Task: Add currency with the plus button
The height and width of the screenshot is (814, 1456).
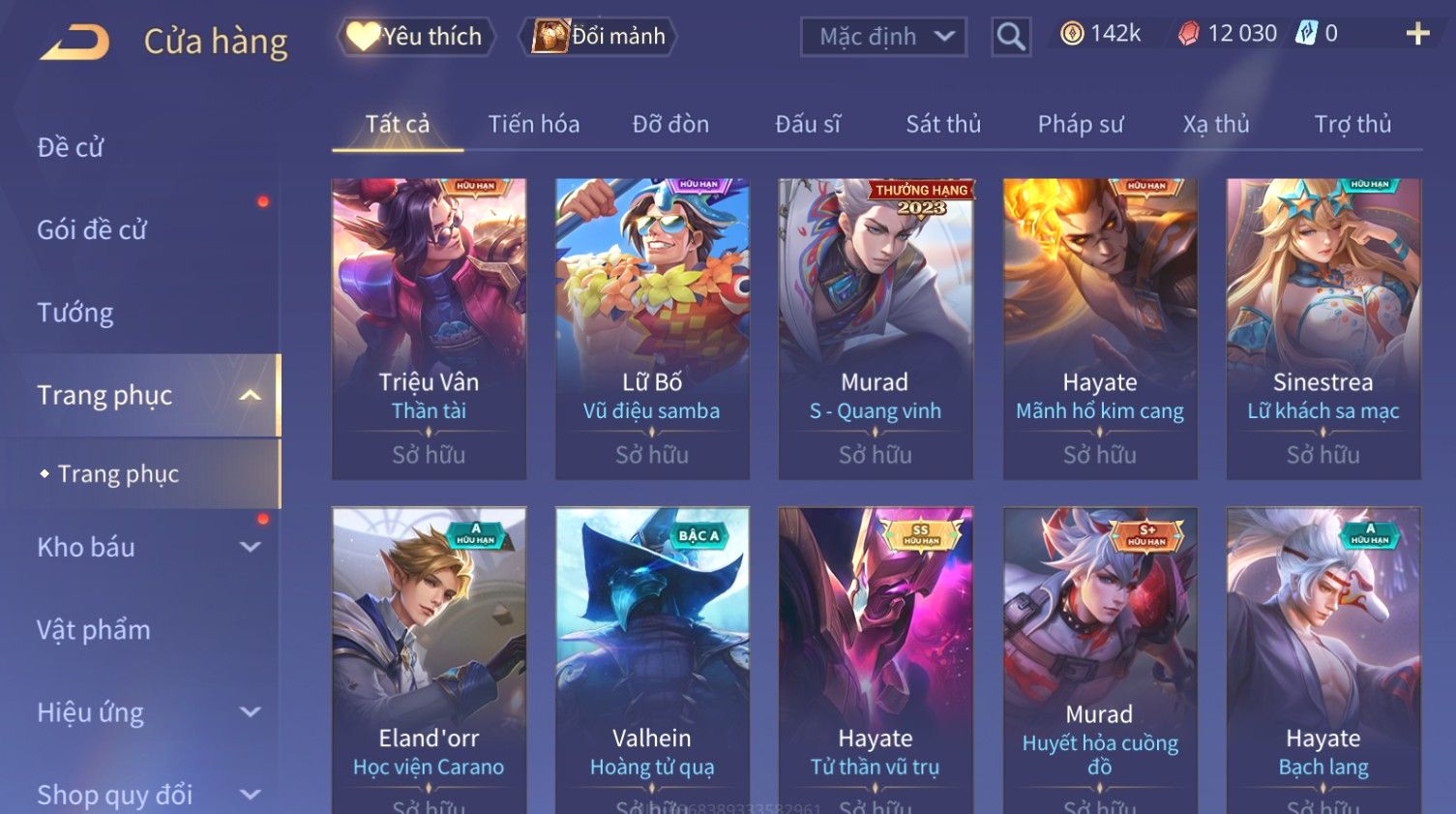Action: pos(1417,34)
